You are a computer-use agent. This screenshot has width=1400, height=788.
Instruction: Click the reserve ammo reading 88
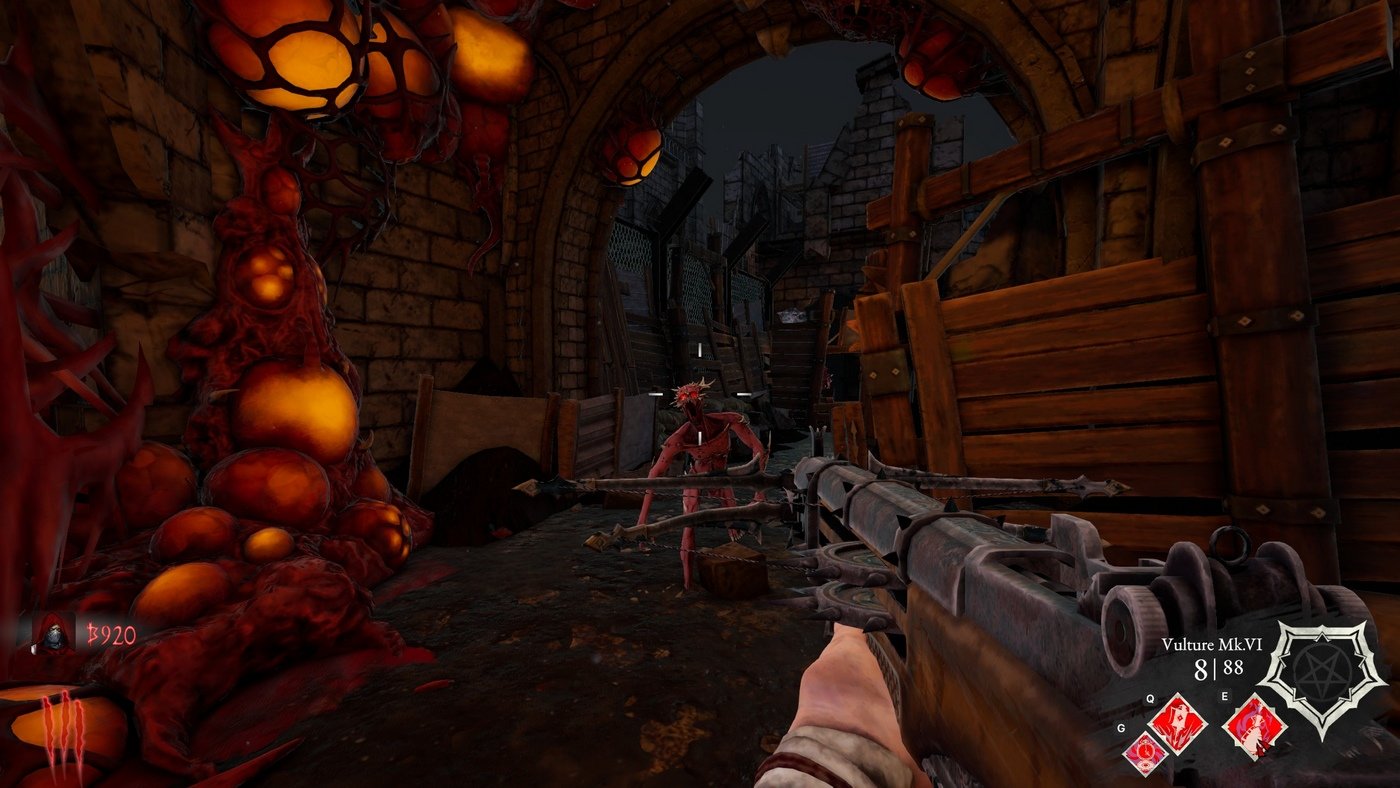pos(1232,668)
